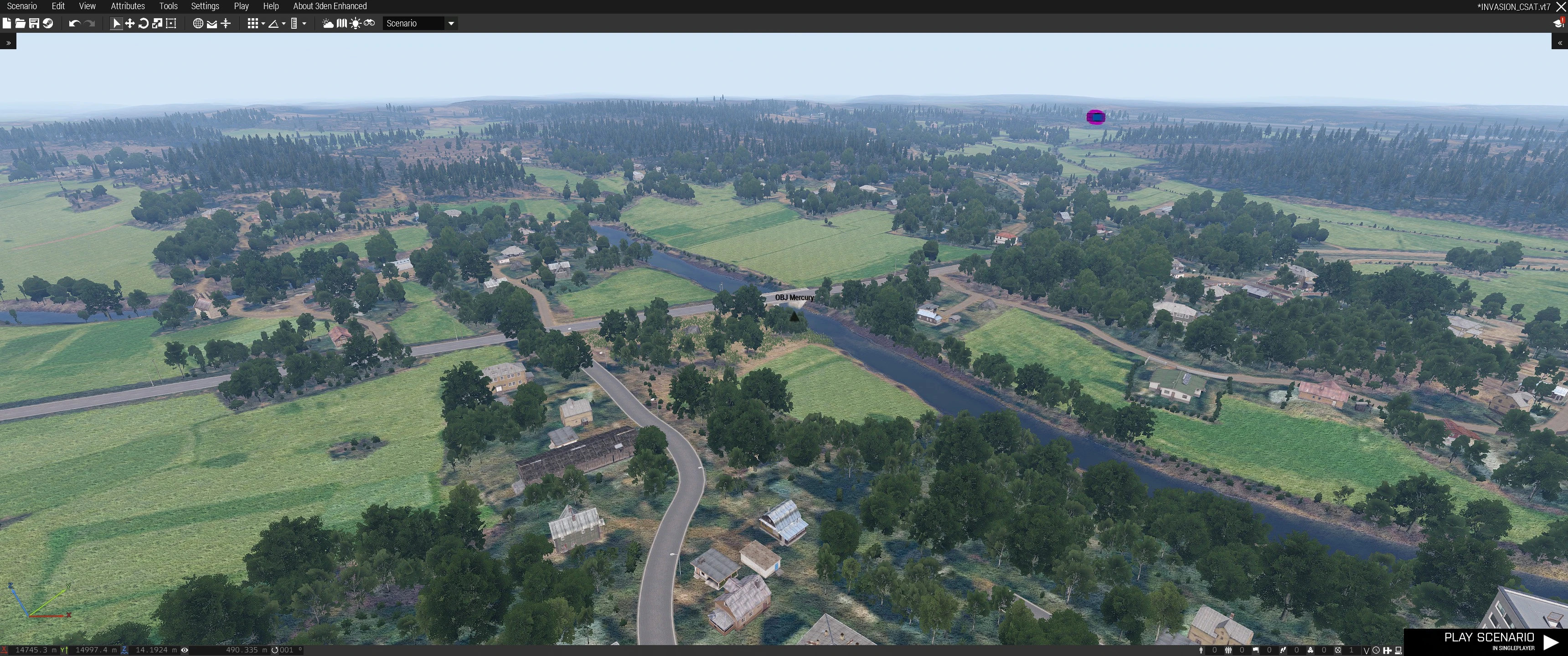Undo the last action

click(74, 23)
